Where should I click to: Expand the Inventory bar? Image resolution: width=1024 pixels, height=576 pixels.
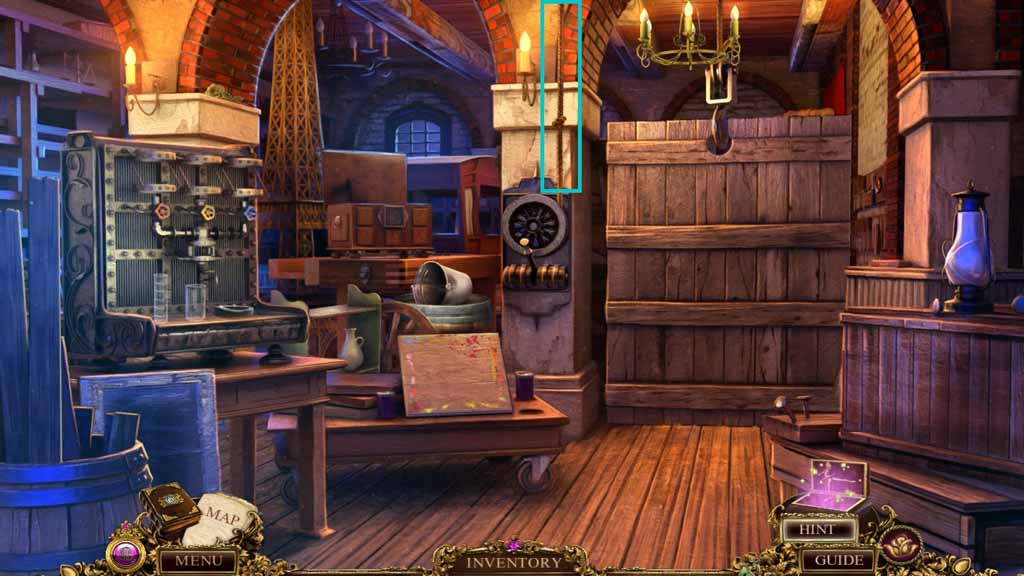pos(514,561)
